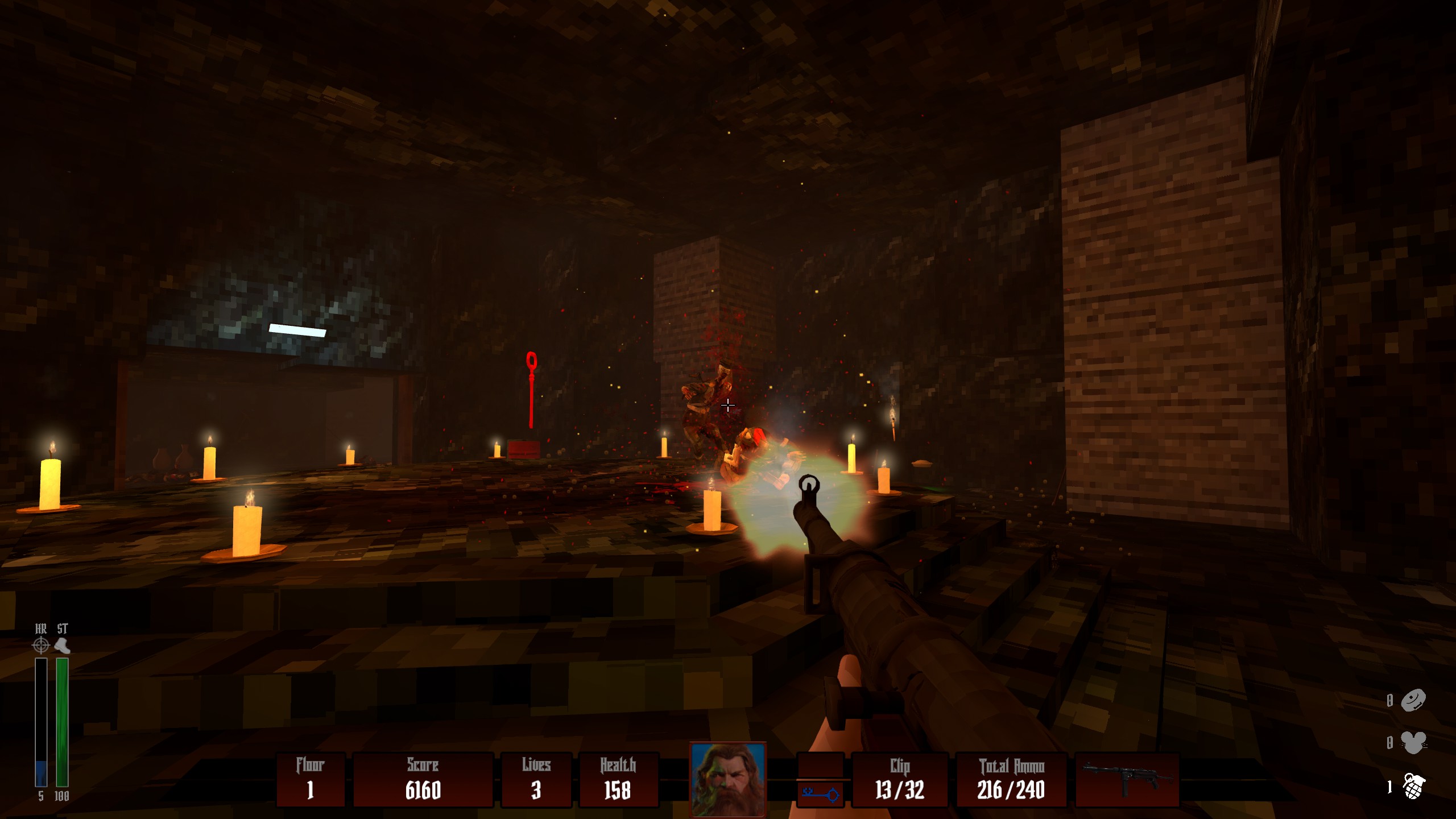
Task: Choose the mouse-head item icon
Action: click(1413, 742)
